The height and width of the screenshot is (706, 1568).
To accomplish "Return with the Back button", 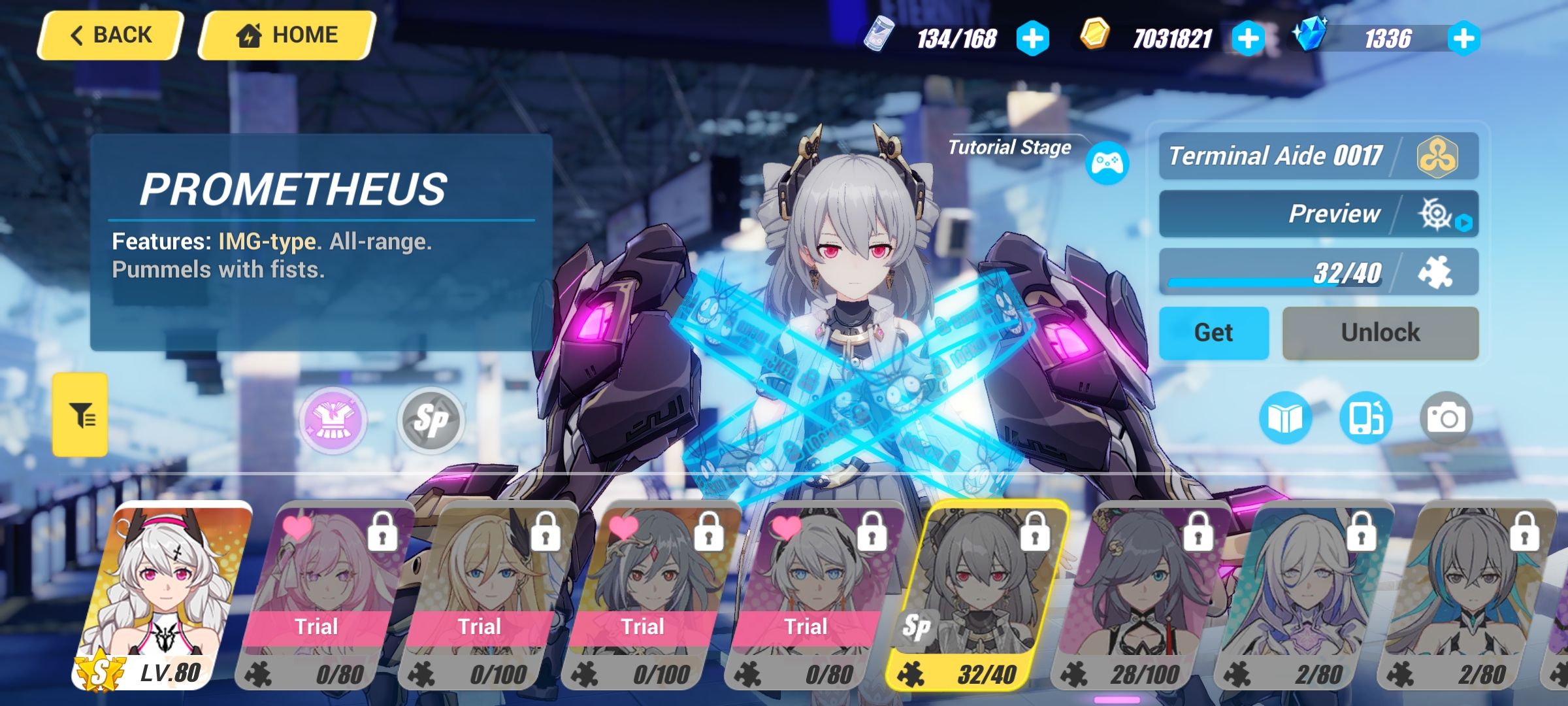I will click(x=110, y=34).
